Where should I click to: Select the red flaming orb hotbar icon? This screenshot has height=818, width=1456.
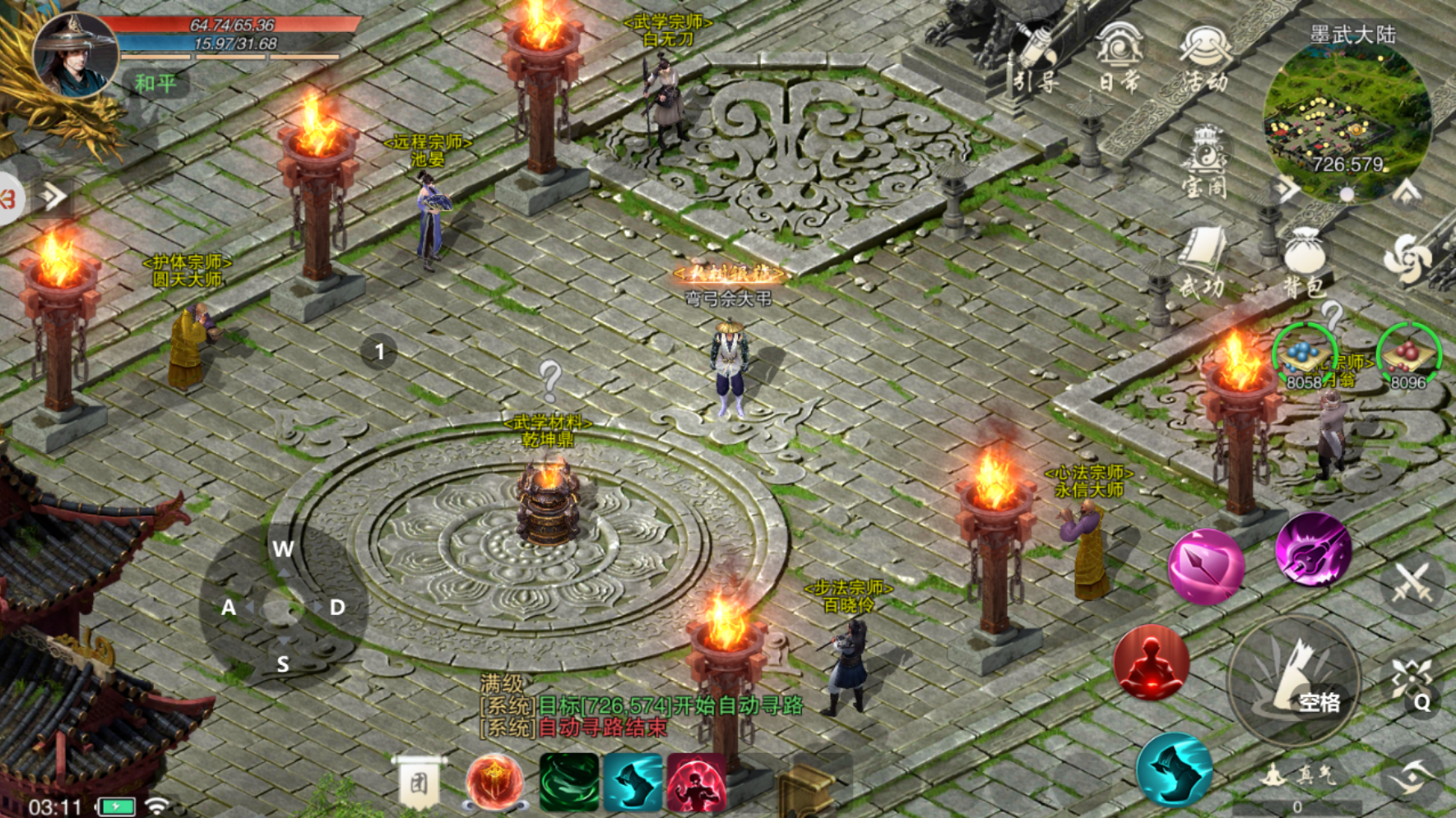[494, 782]
